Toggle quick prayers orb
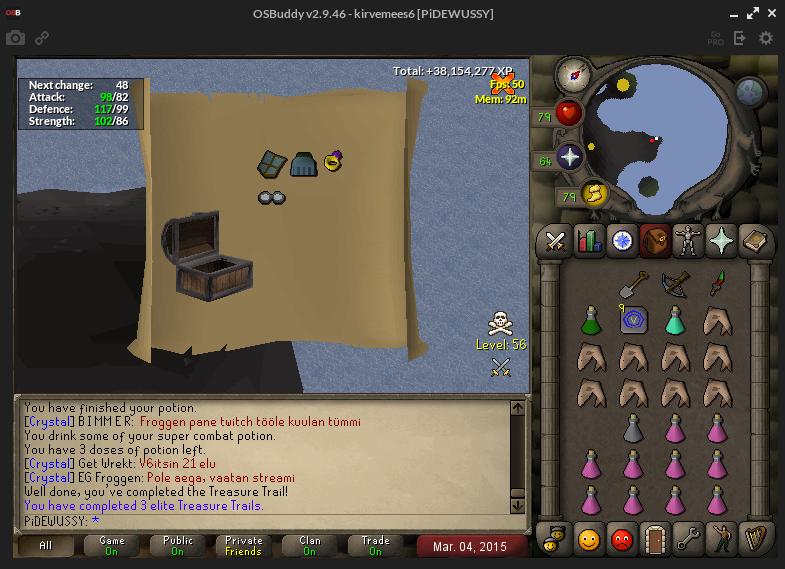 tap(570, 157)
